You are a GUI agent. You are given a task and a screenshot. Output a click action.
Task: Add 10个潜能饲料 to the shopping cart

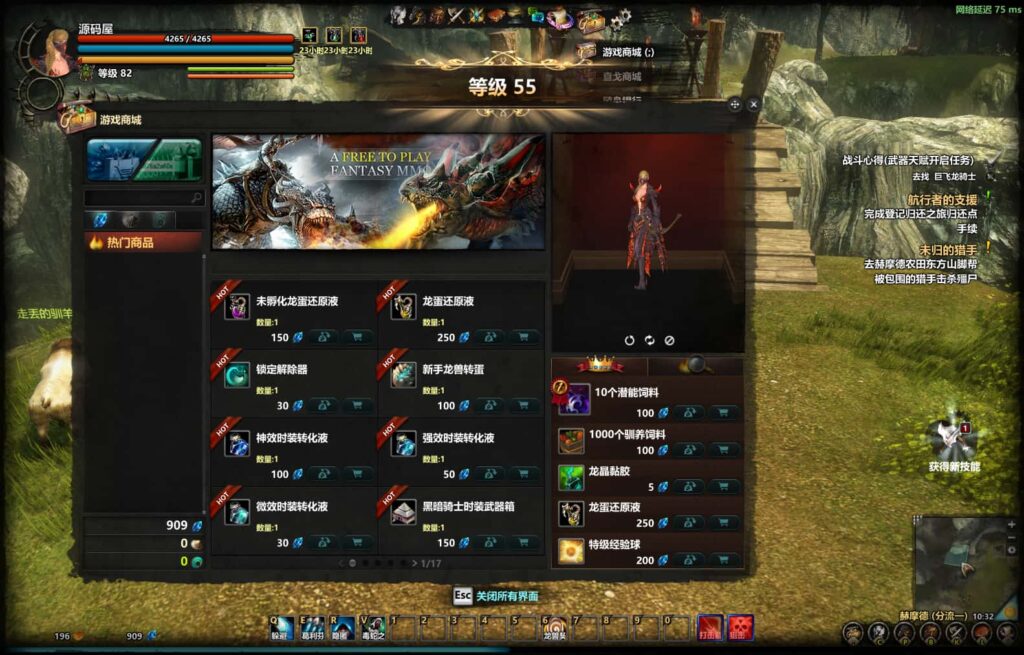pyautogui.click(x=724, y=412)
